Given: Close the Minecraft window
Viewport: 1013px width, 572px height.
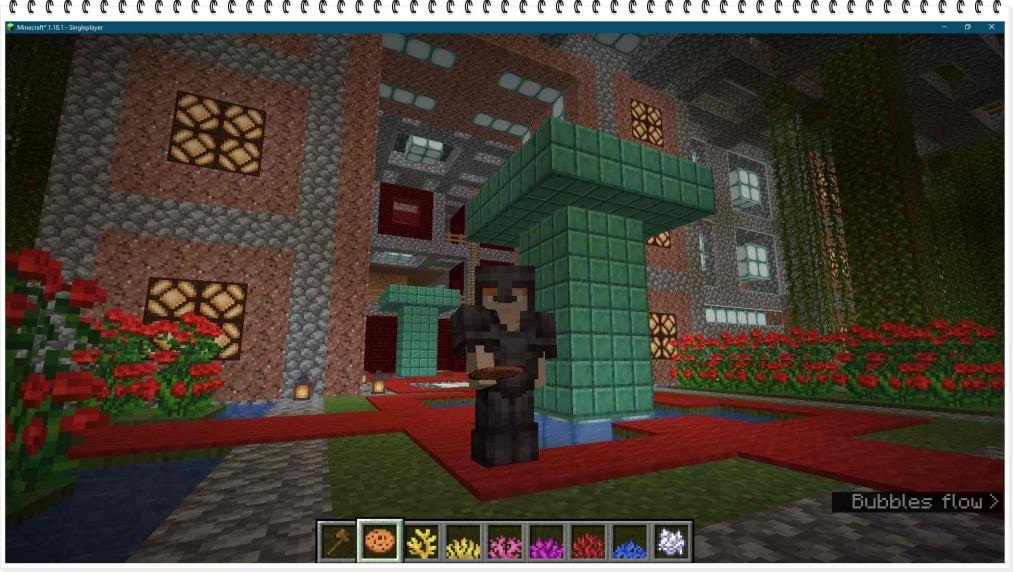Looking at the screenshot, I should (x=992, y=27).
